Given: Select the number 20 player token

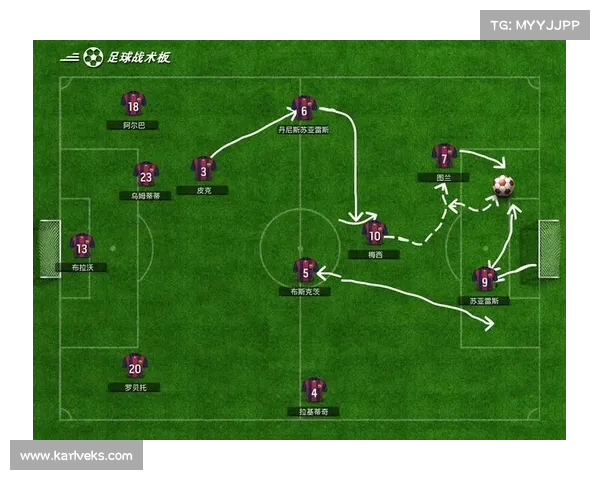Looking at the screenshot, I should click(x=134, y=365).
